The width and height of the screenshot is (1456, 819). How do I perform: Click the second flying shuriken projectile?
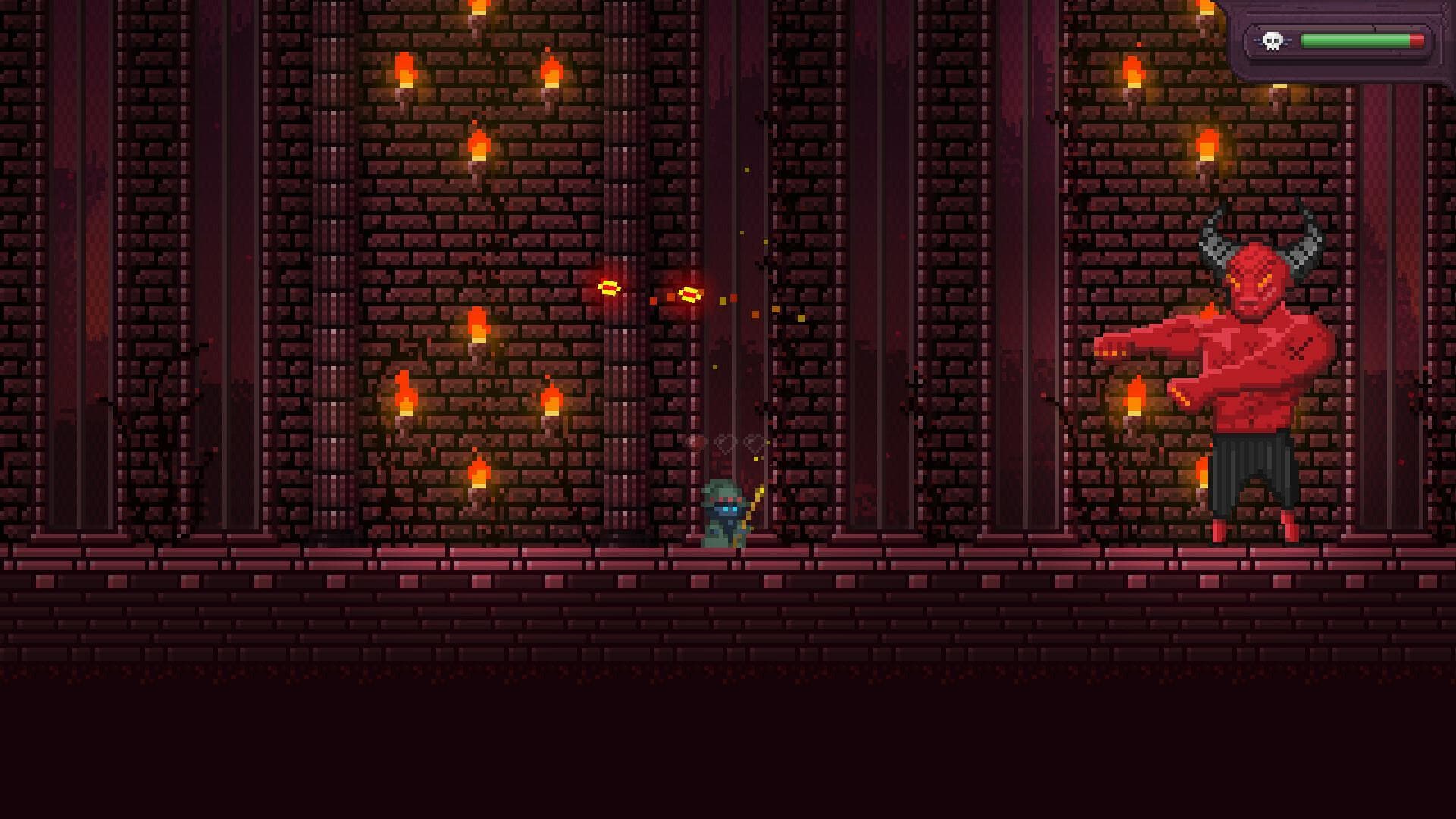689,294
